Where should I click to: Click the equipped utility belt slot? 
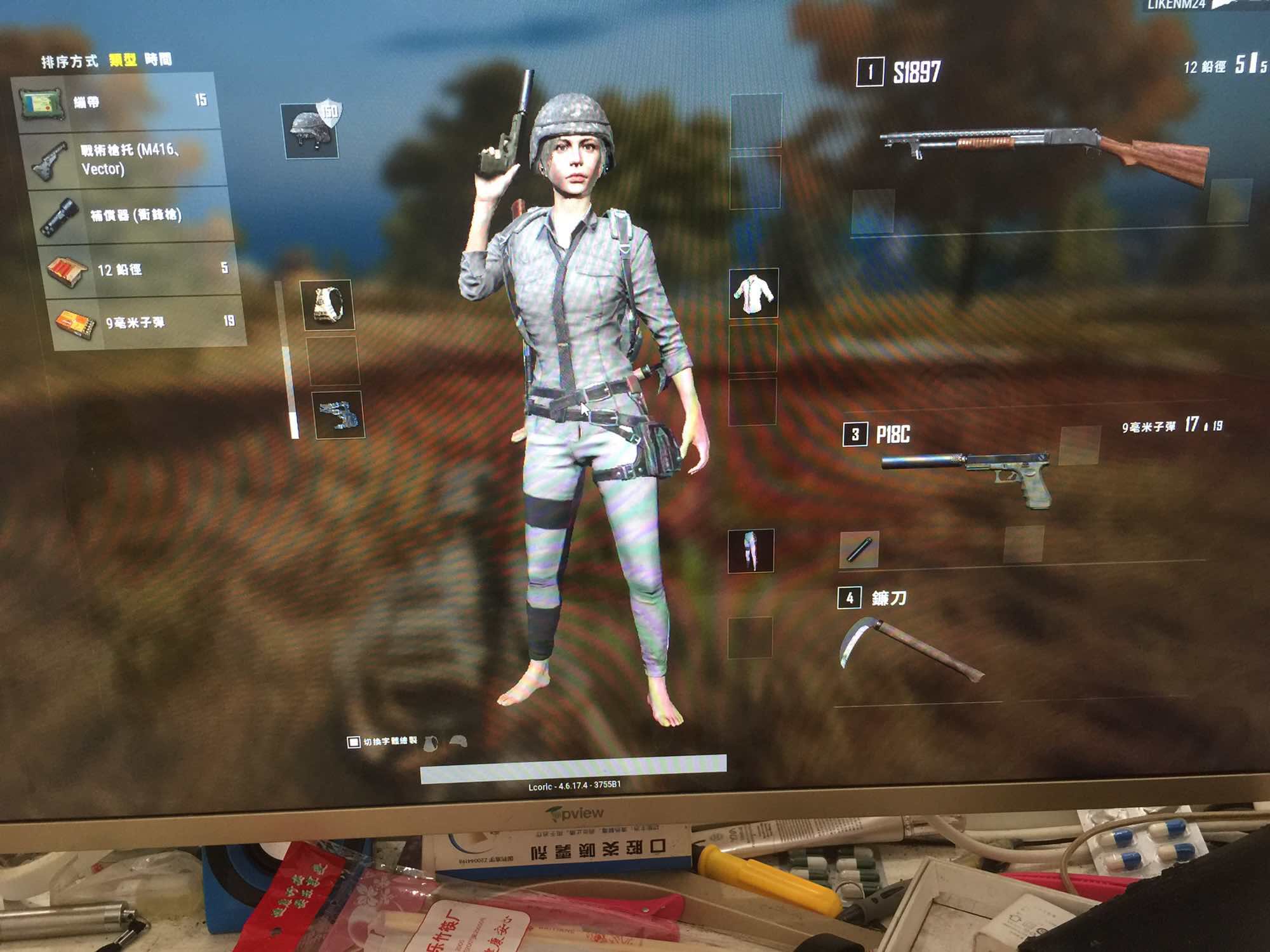tap(339, 415)
